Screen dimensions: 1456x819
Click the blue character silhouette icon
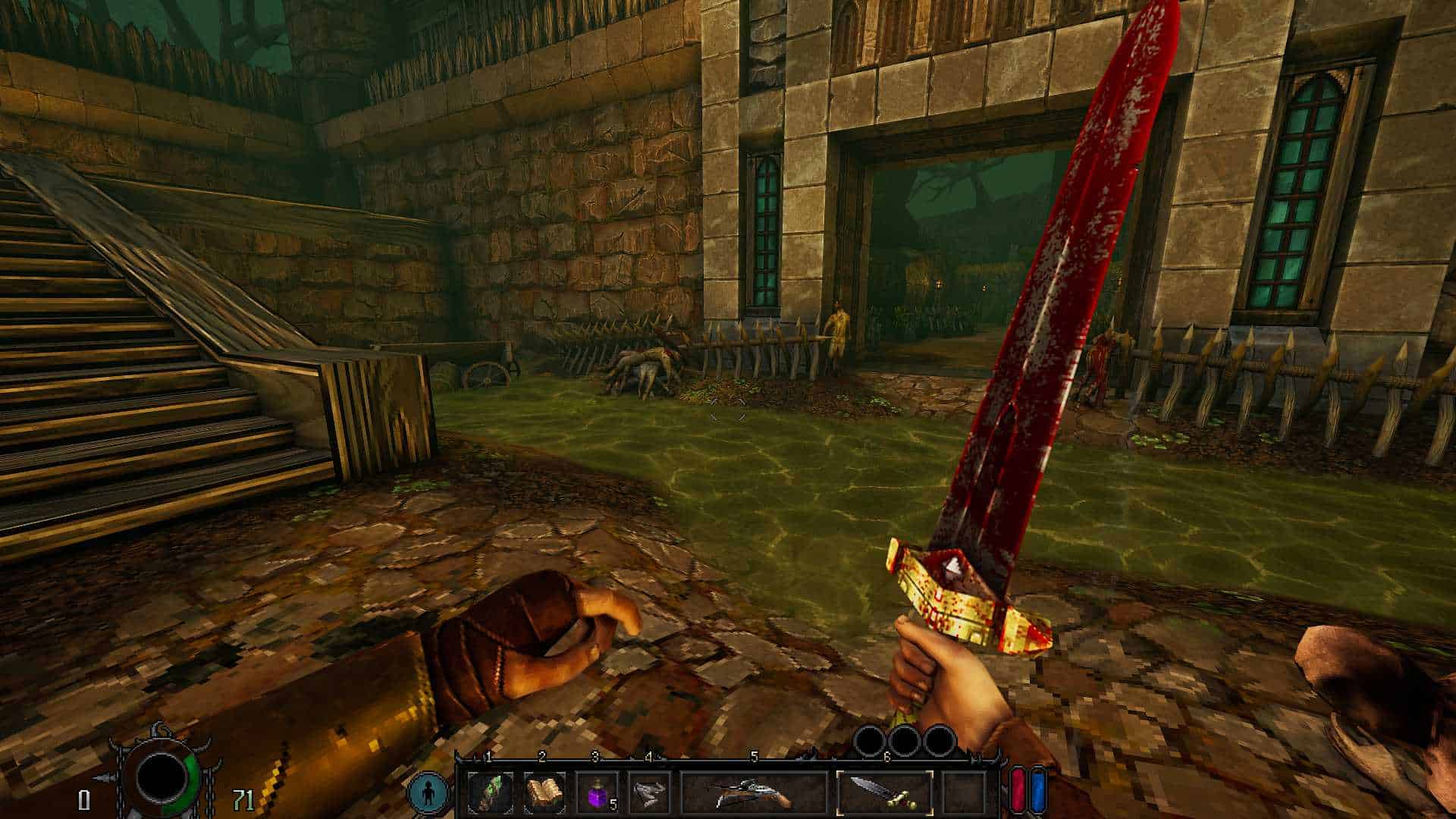[x=427, y=793]
